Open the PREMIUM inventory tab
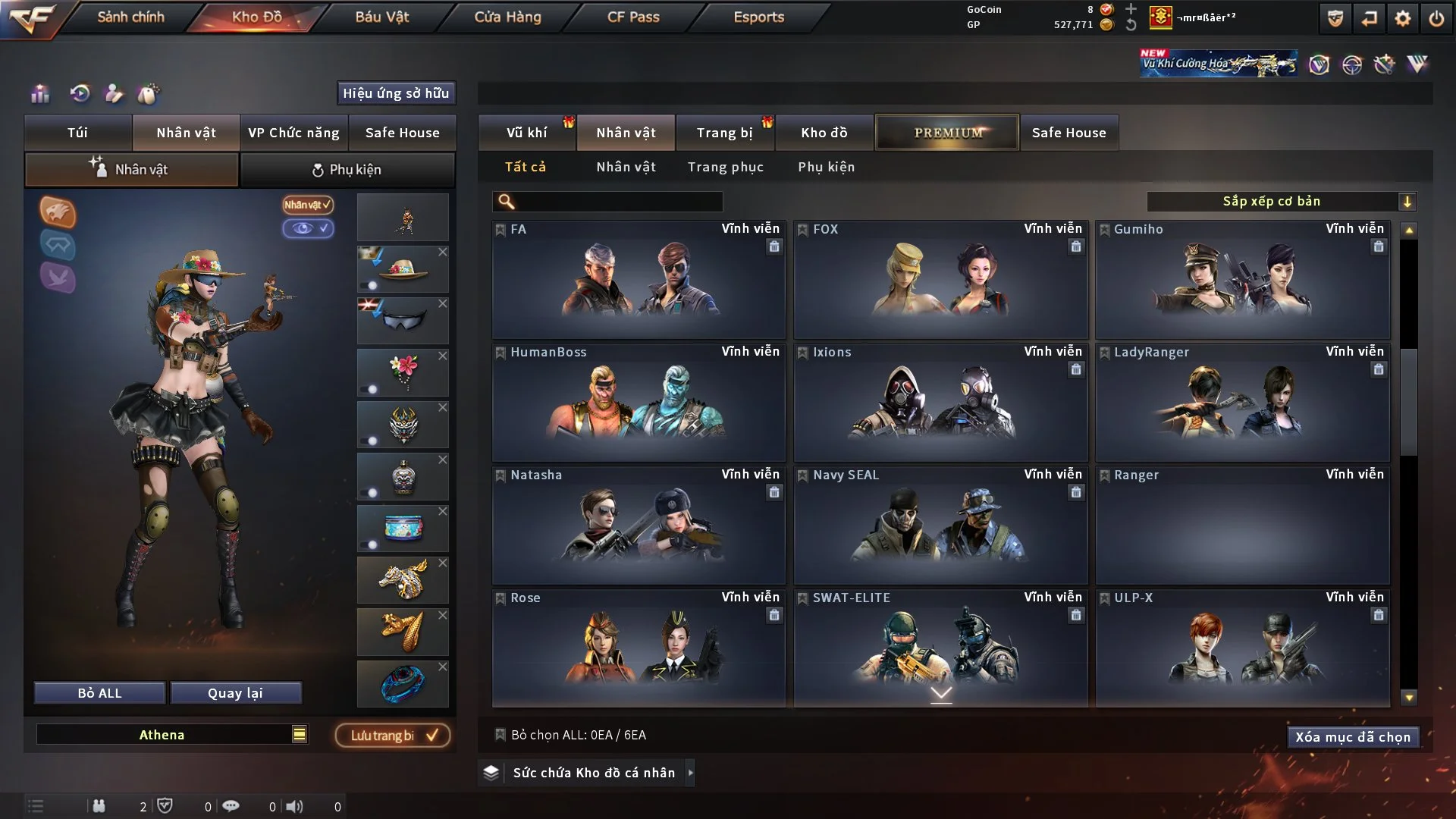The height and width of the screenshot is (819, 1456). tap(946, 132)
